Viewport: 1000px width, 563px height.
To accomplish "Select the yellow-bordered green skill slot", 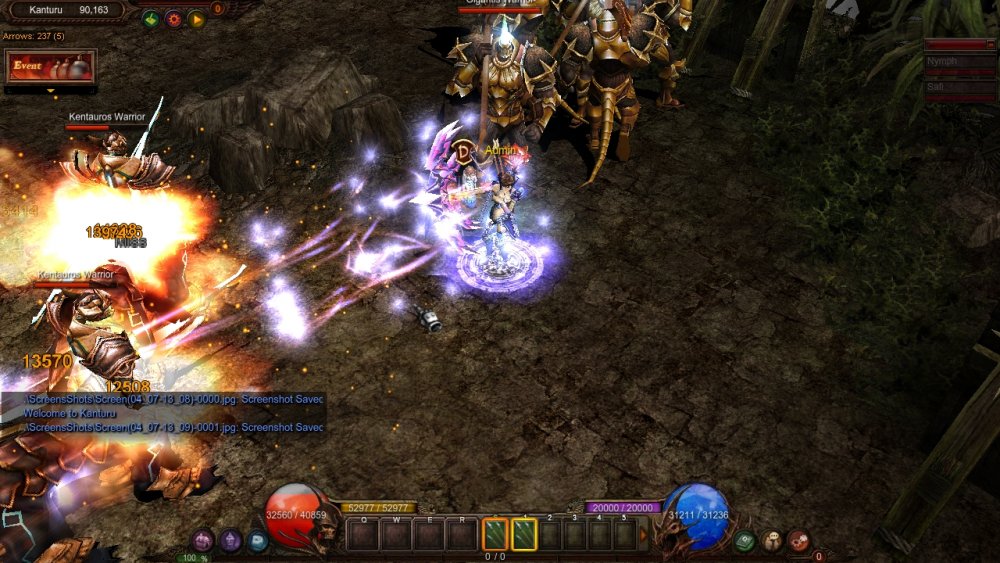I will pos(524,534).
